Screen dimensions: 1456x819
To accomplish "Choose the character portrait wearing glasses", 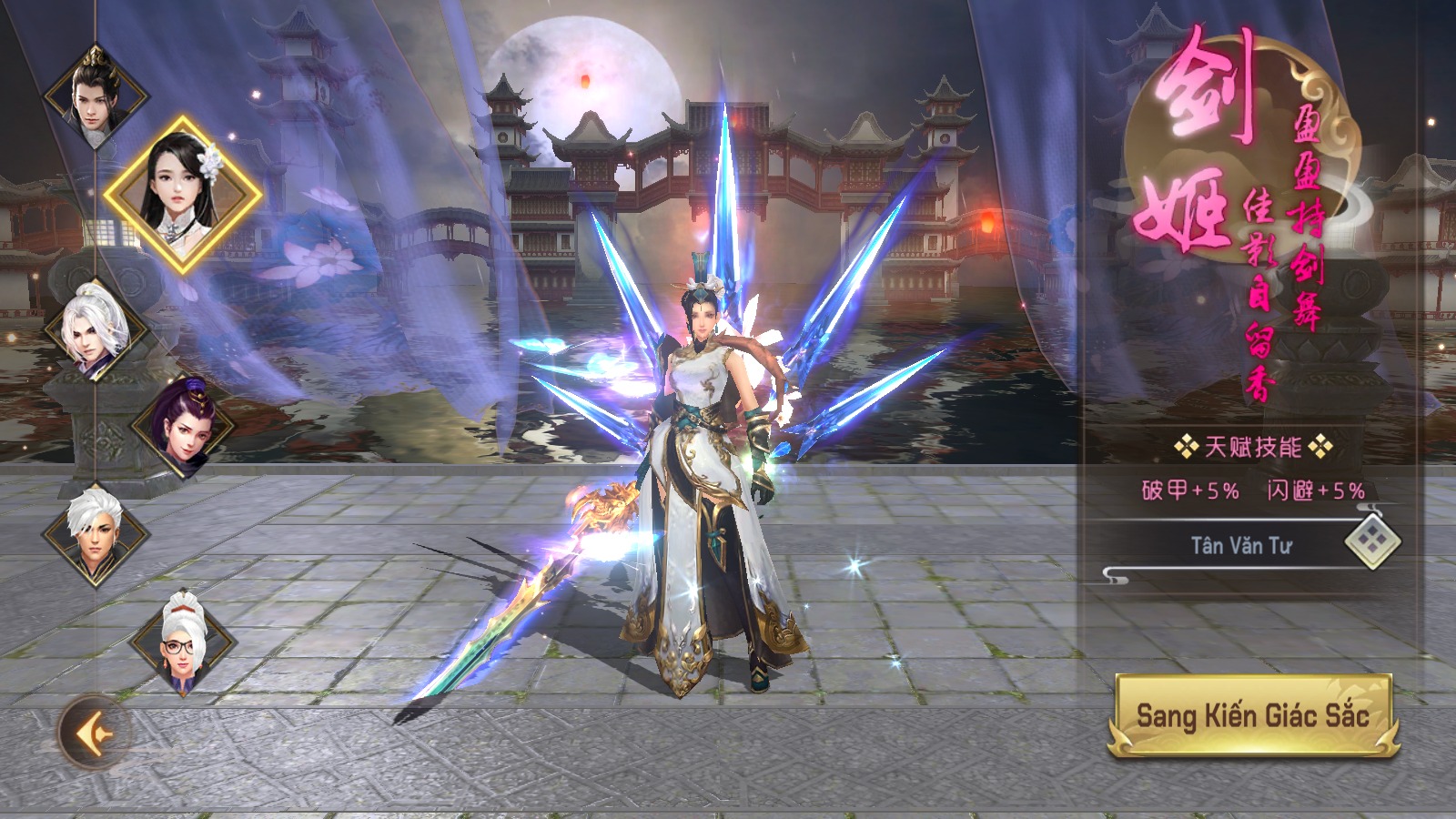I will tap(183, 641).
